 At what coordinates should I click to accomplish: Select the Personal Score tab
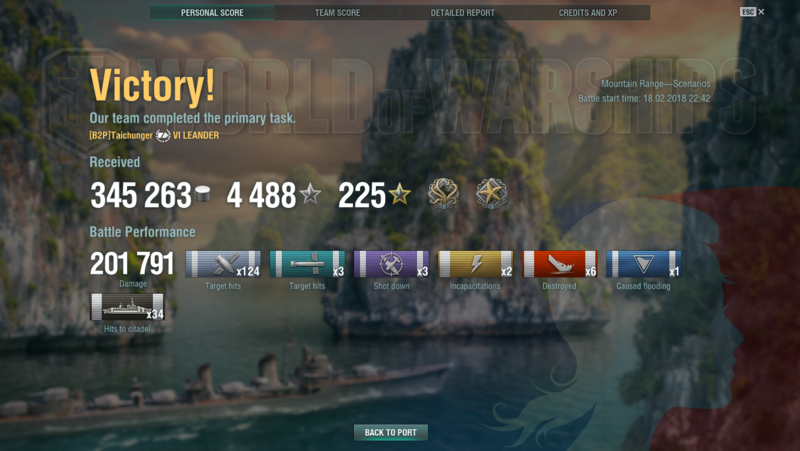click(x=212, y=13)
